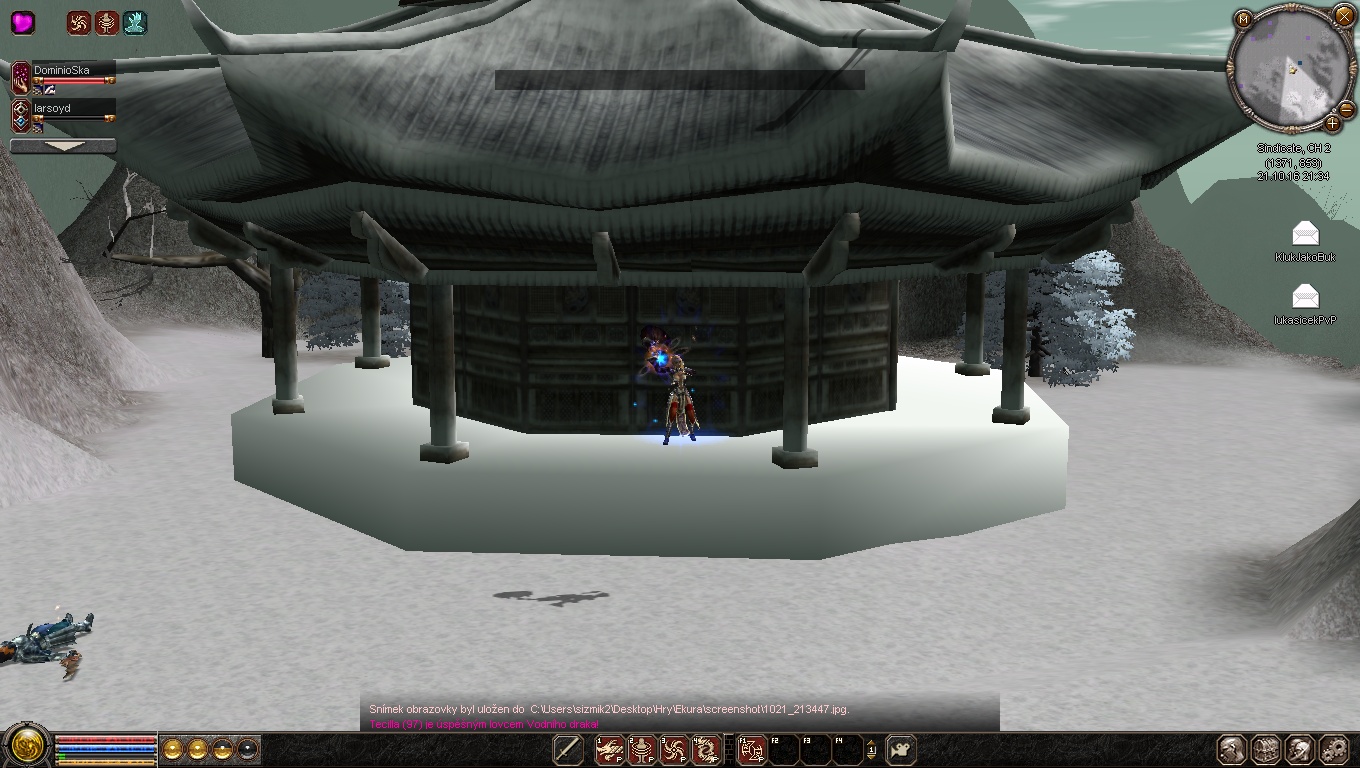Click the pink heart buff icon

click(22, 22)
